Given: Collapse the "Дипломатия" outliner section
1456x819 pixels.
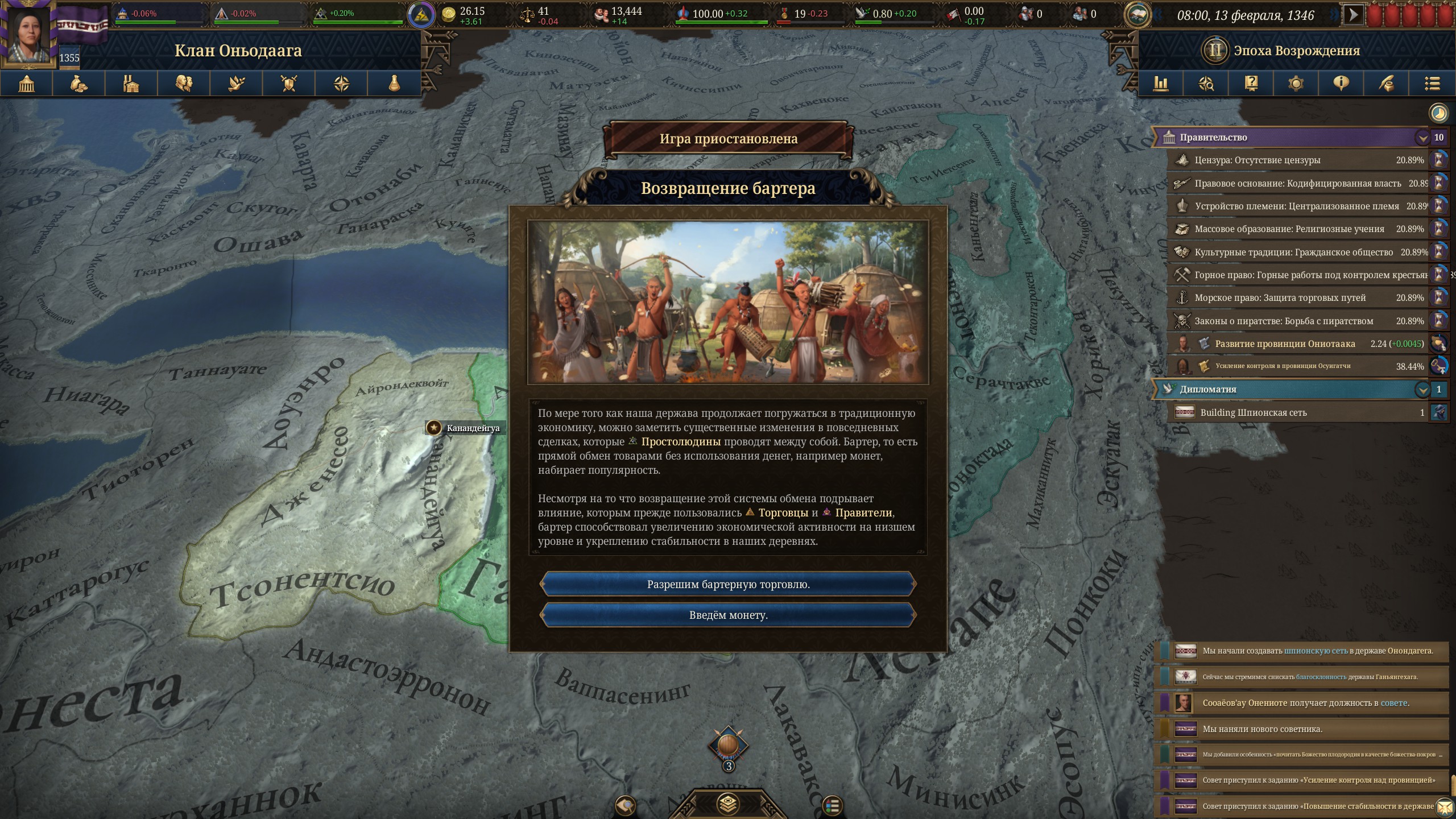Looking at the screenshot, I should pyautogui.click(x=1422, y=390).
